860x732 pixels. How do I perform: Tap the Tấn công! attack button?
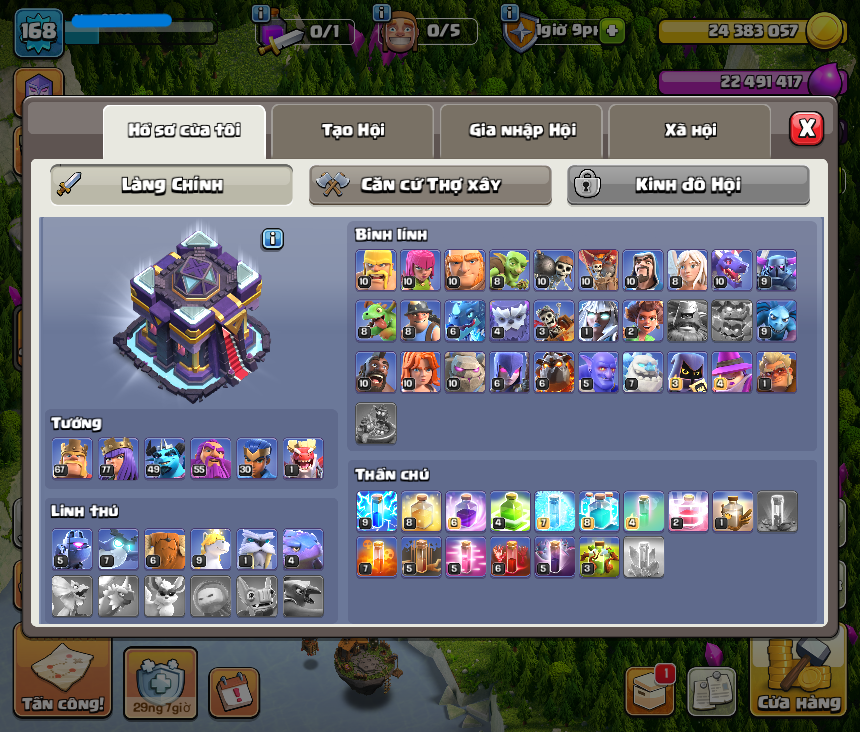62,677
